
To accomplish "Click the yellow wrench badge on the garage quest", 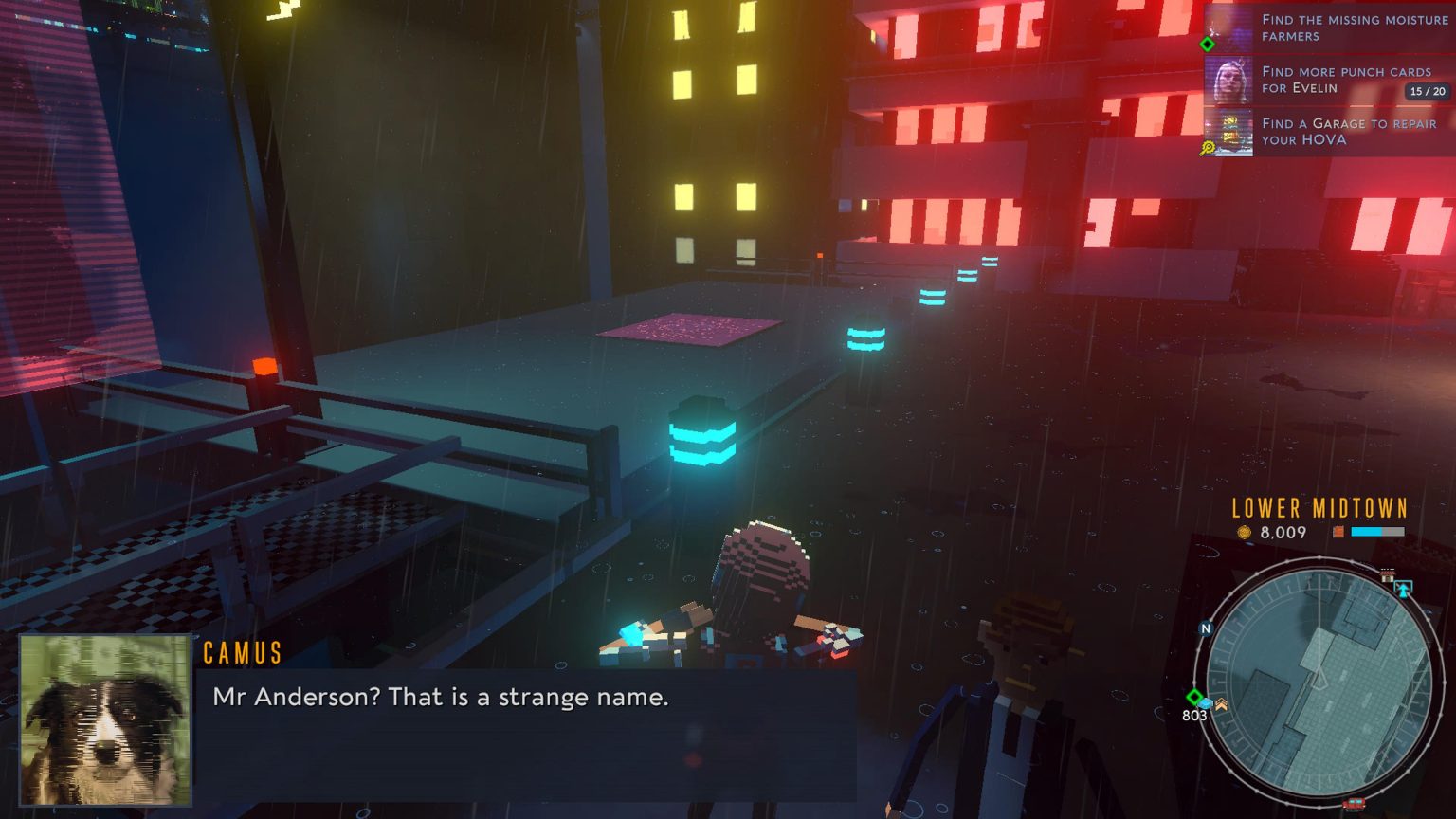I will click(x=1207, y=145).
